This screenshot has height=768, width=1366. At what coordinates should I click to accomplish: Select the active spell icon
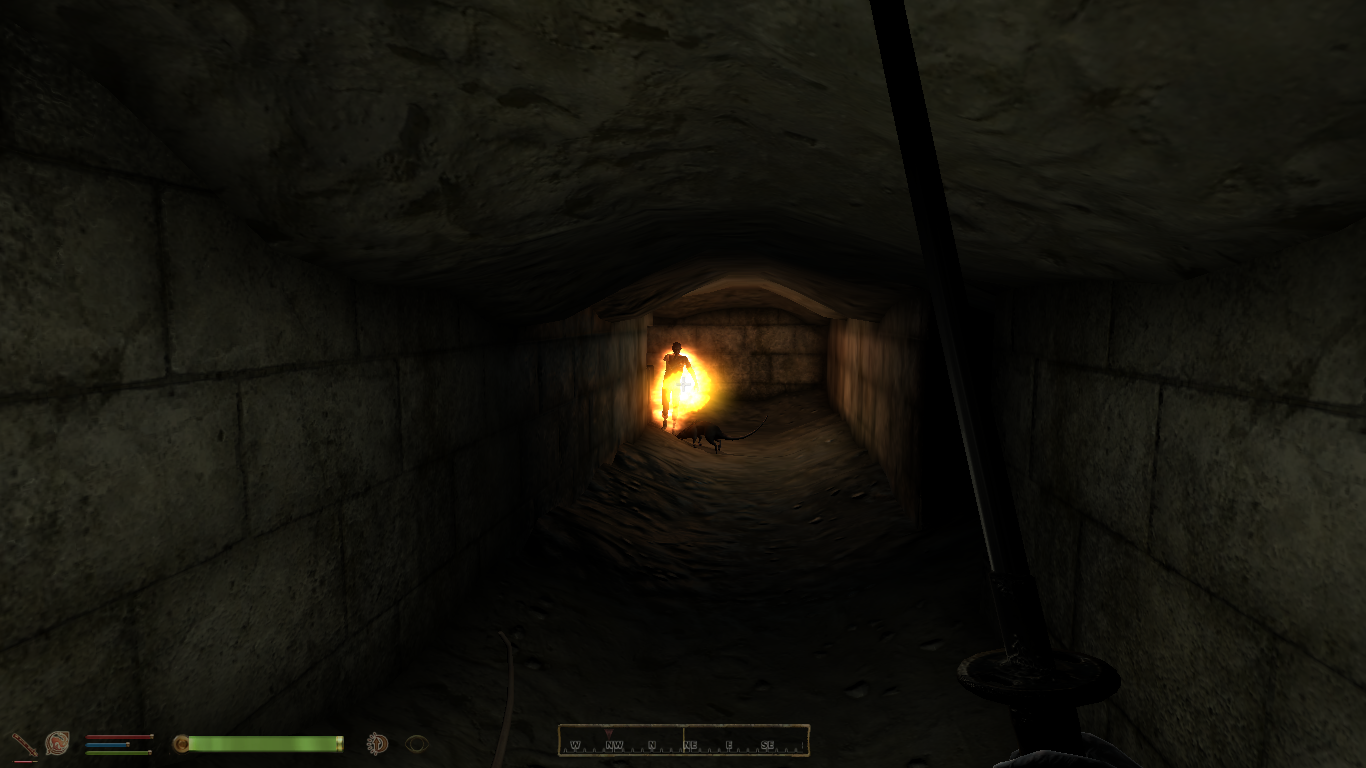click(57, 743)
